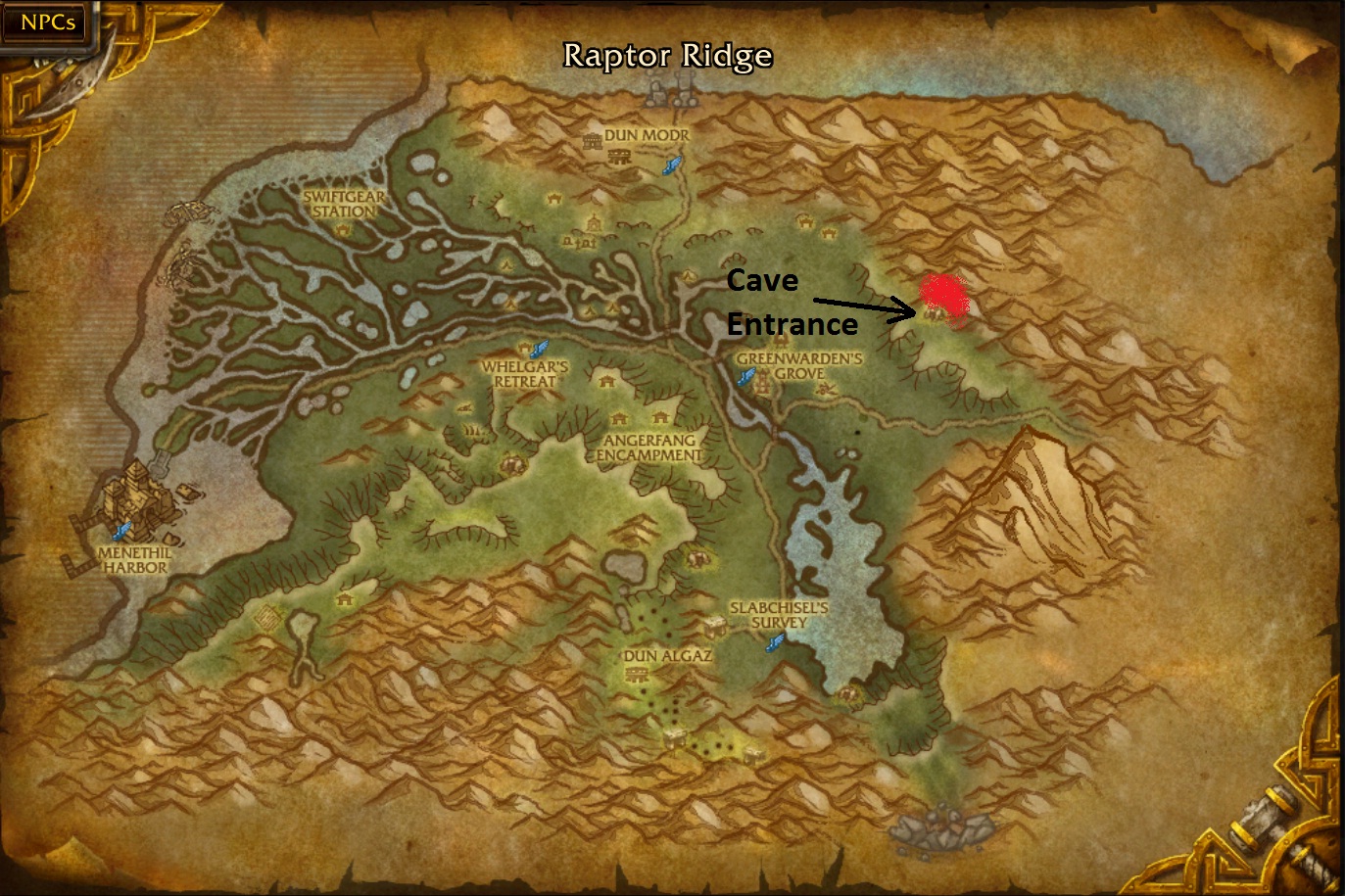Click the flight feather at Whelgar's Retreat
The height and width of the screenshot is (896, 1345).
pos(537,349)
